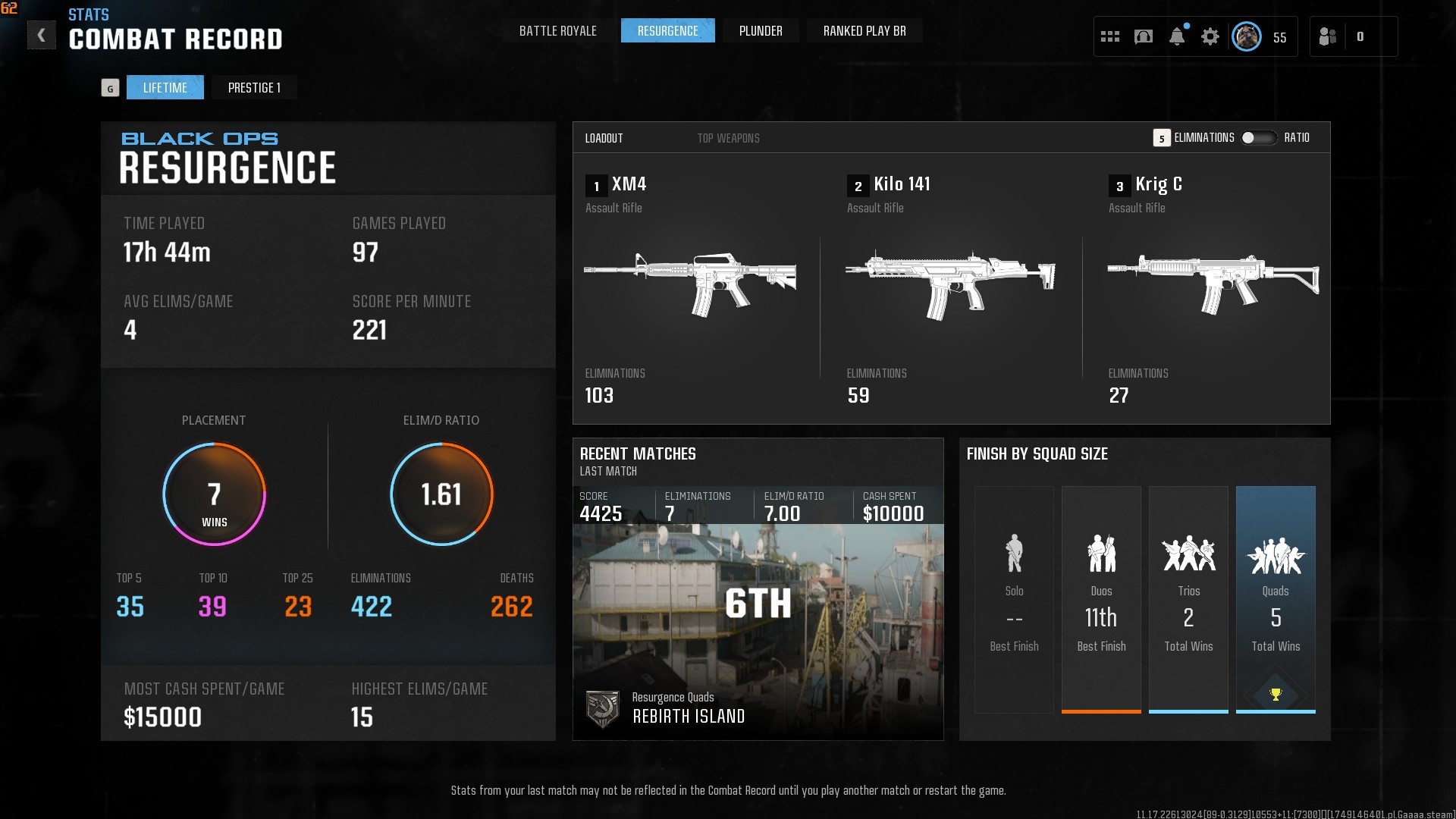Select the XM4 weapon card
Image resolution: width=1456 pixels, height=819 pixels.
[690, 287]
